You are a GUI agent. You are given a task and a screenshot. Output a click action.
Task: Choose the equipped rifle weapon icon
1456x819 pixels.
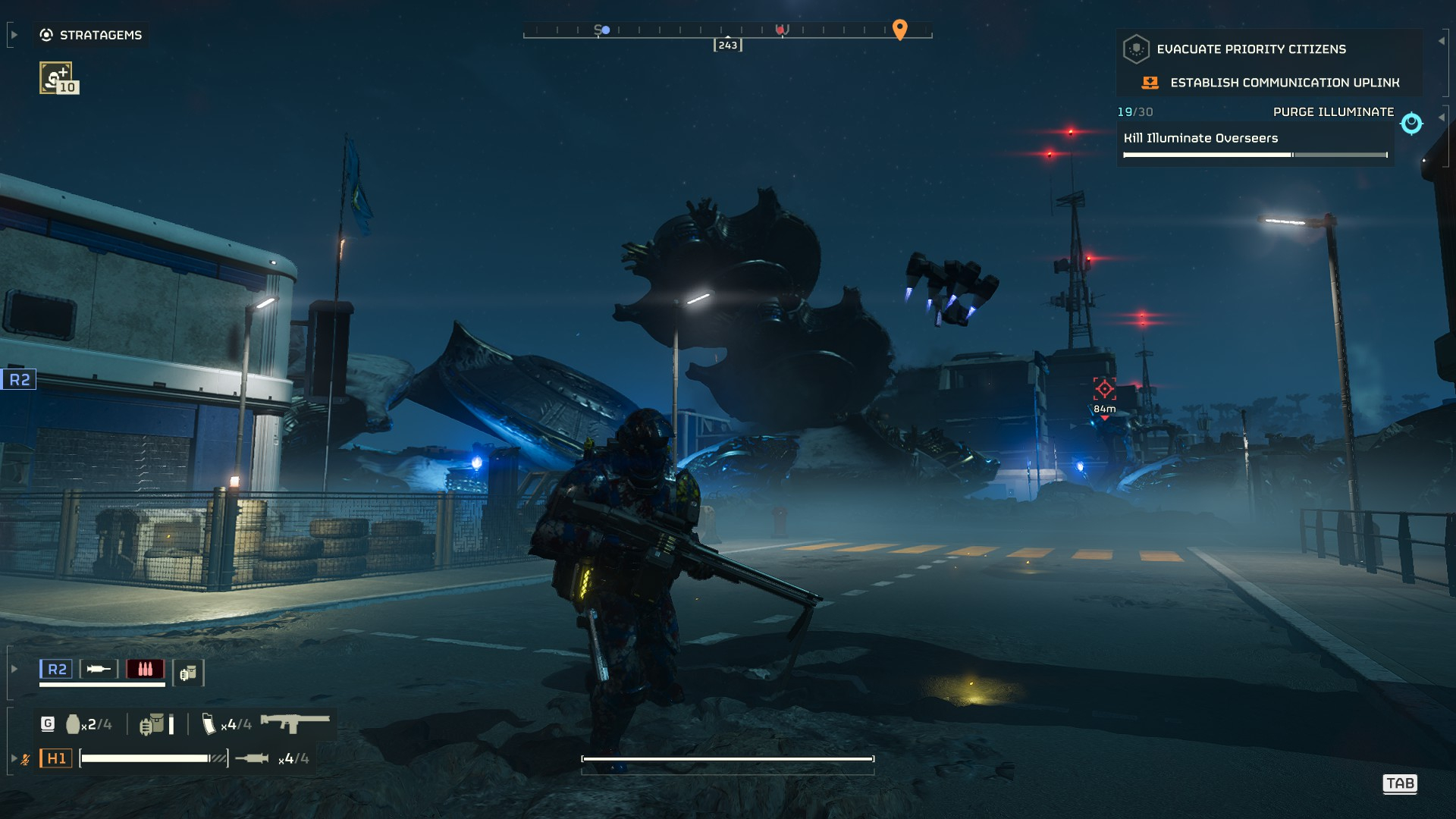294,723
